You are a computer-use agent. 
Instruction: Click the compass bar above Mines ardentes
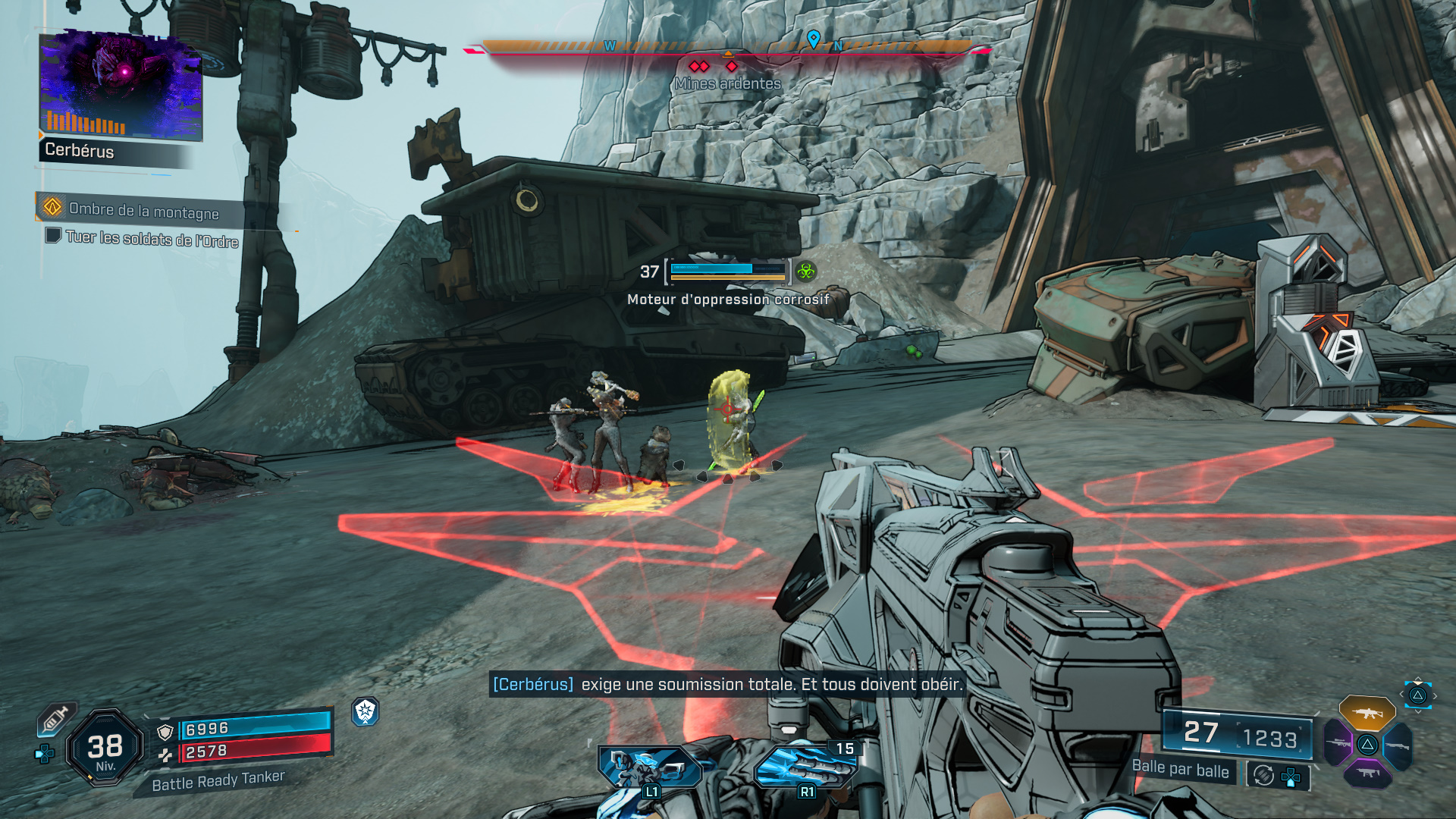point(726,48)
